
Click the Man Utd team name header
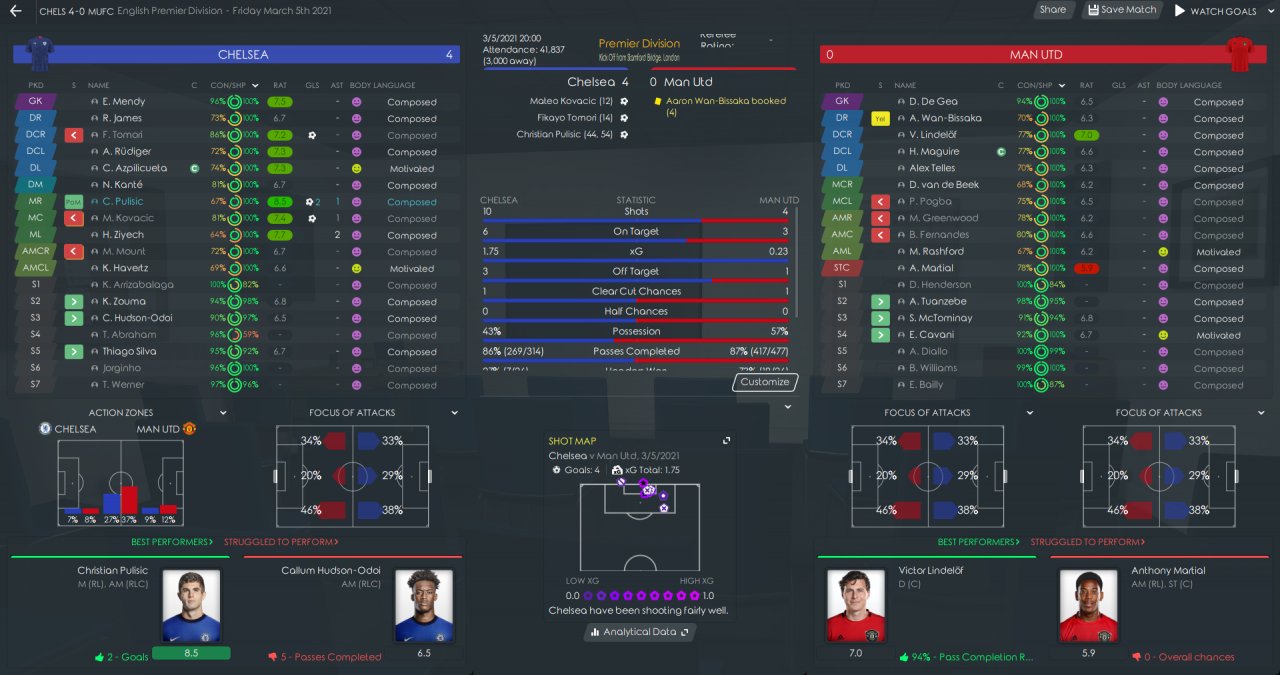pyautogui.click(x=1036, y=55)
